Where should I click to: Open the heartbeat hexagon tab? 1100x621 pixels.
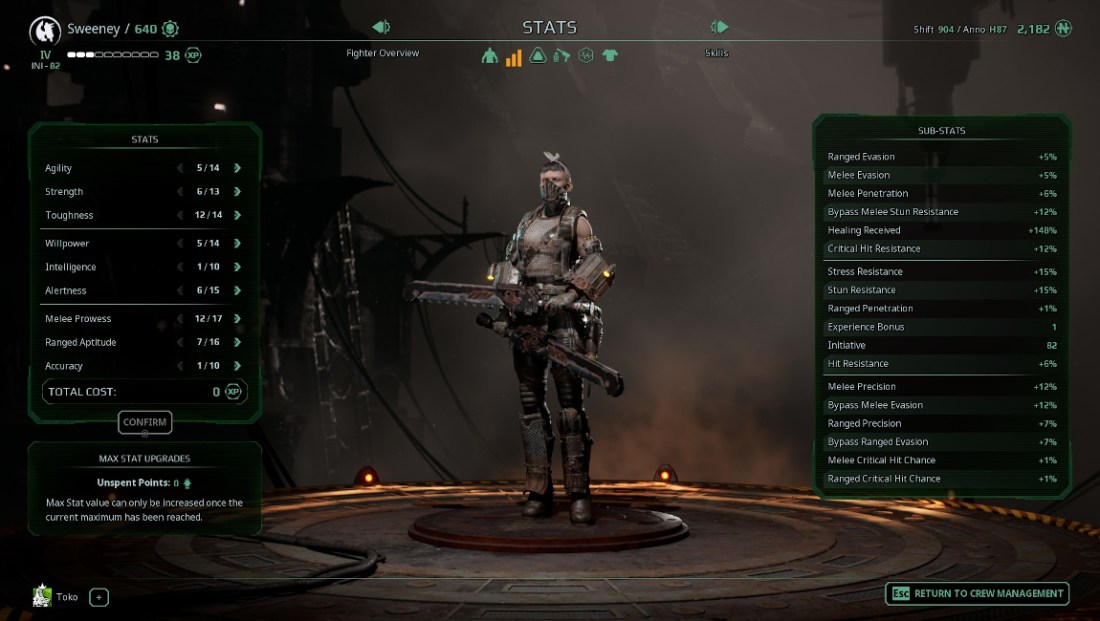[x=586, y=56]
